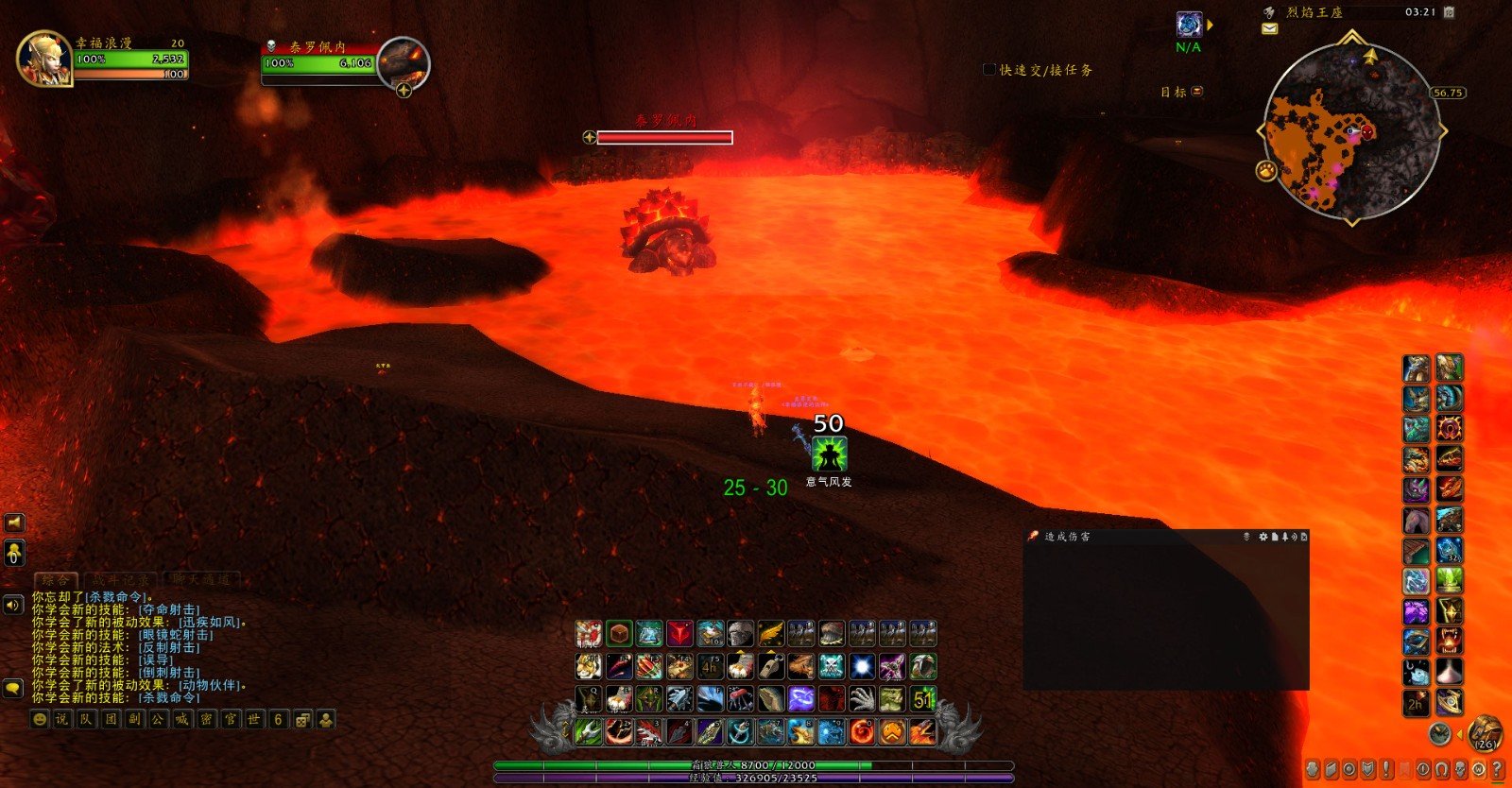The height and width of the screenshot is (788, 1512).
Task: Open the emoji smiley button
Action: click(39, 720)
